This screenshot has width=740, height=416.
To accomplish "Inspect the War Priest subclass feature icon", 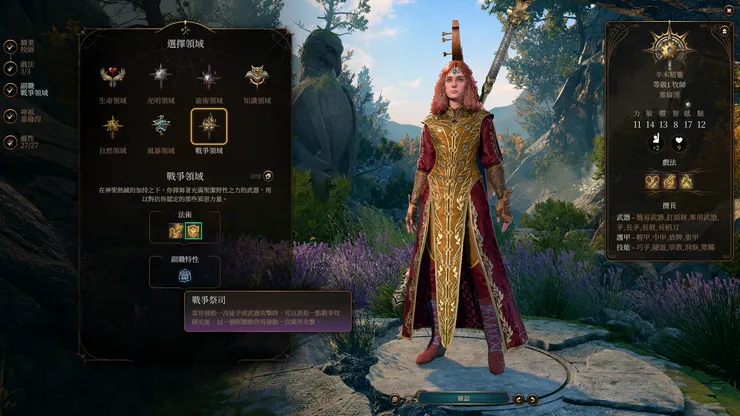I will click(x=184, y=274).
